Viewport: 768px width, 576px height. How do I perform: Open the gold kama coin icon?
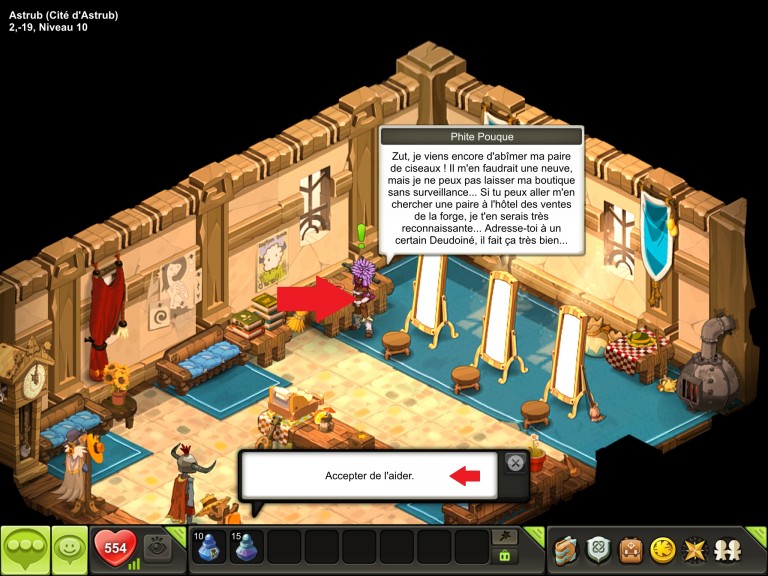point(662,549)
